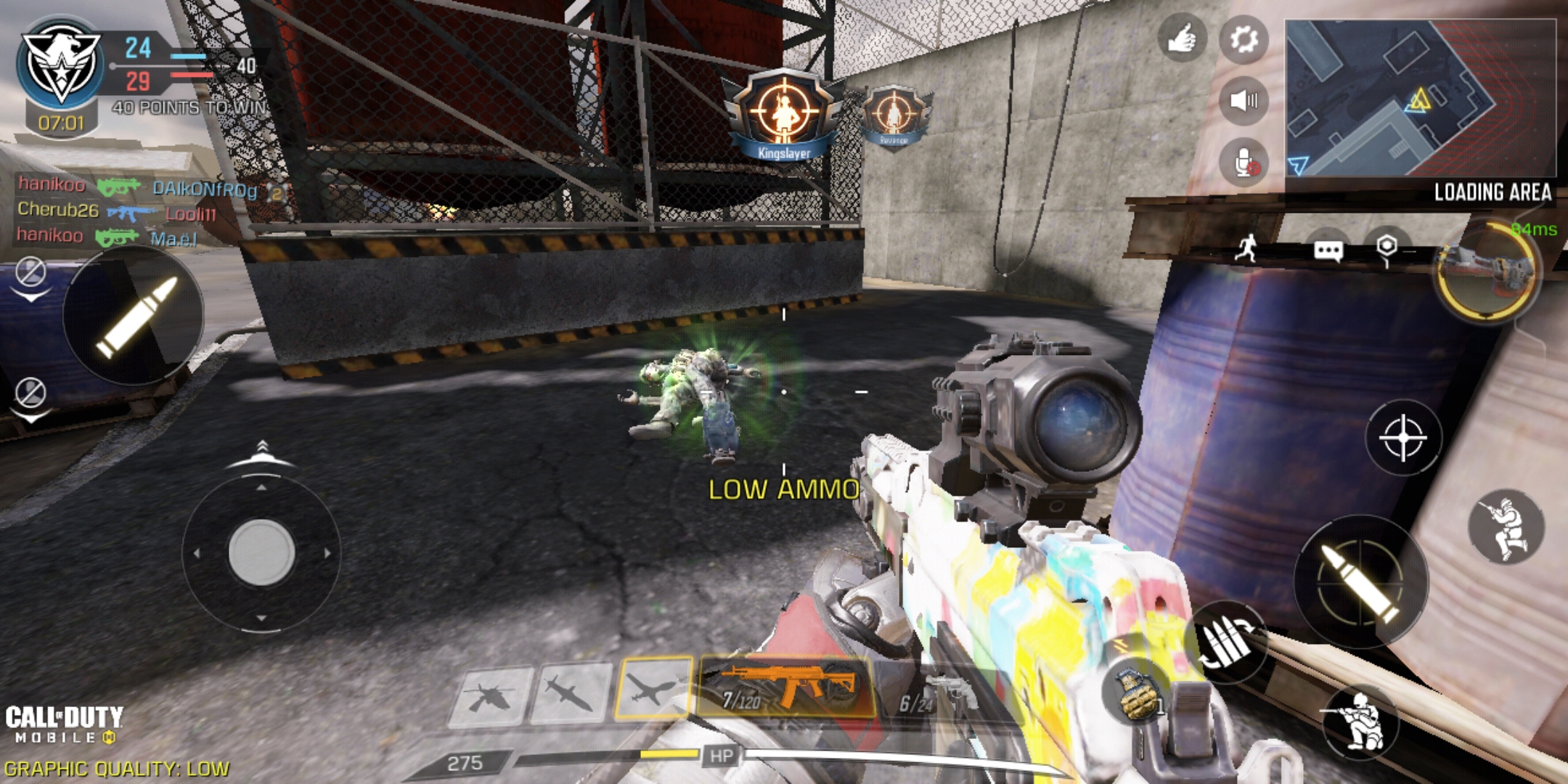Image resolution: width=1568 pixels, height=784 pixels.
Task: Toggle the speaker audio button
Action: click(x=1244, y=100)
